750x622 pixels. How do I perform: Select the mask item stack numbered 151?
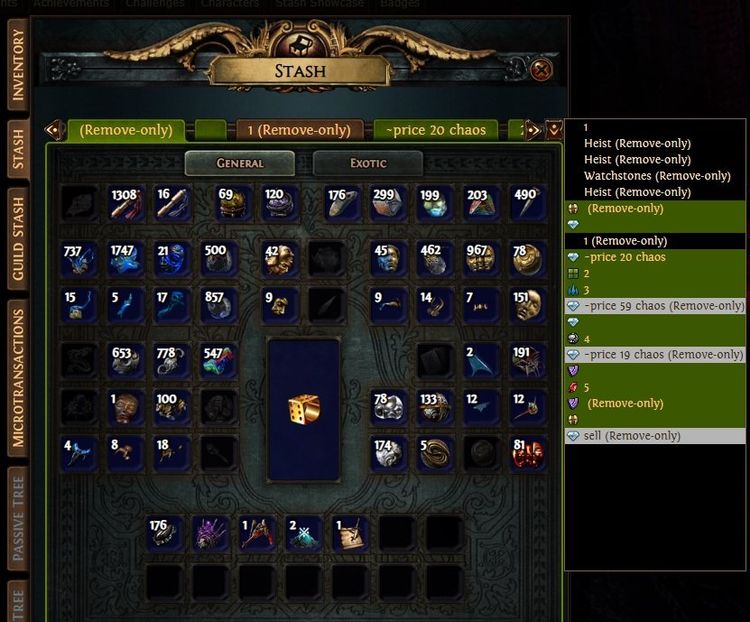click(x=528, y=306)
